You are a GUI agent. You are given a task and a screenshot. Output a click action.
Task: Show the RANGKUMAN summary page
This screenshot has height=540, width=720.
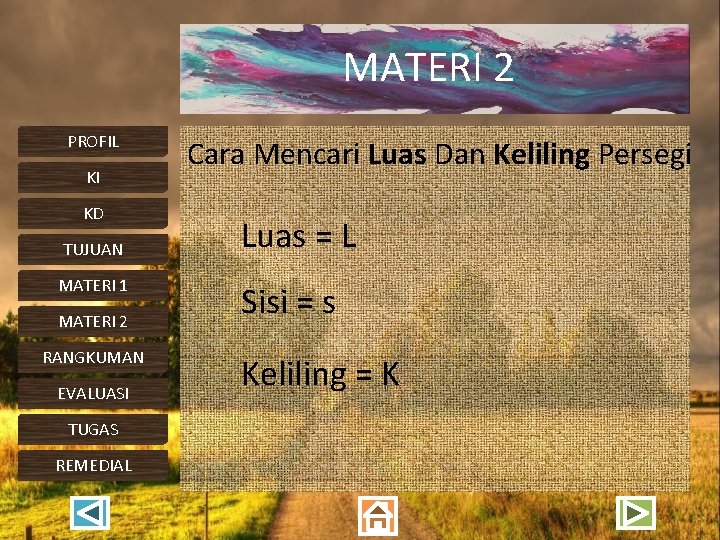tap(93, 358)
